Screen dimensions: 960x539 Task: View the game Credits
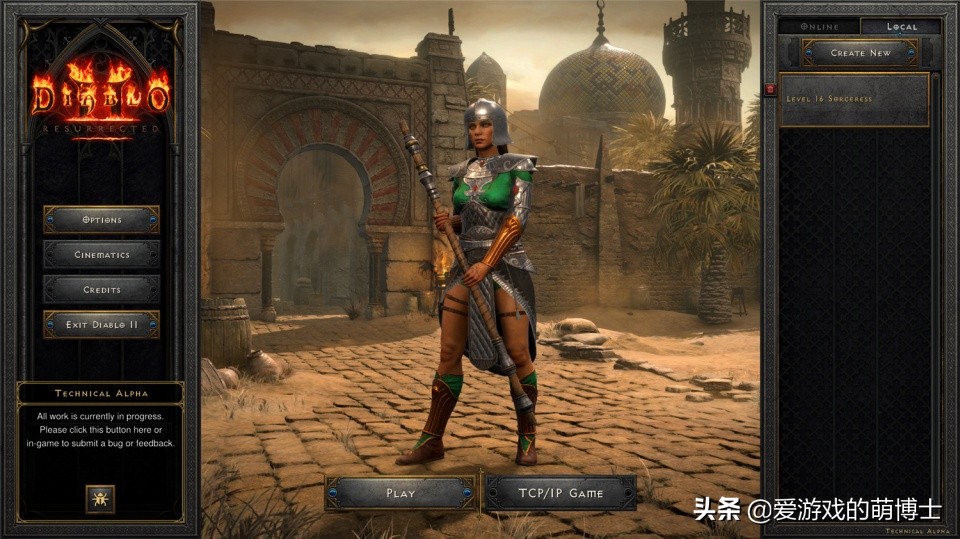[x=101, y=290]
